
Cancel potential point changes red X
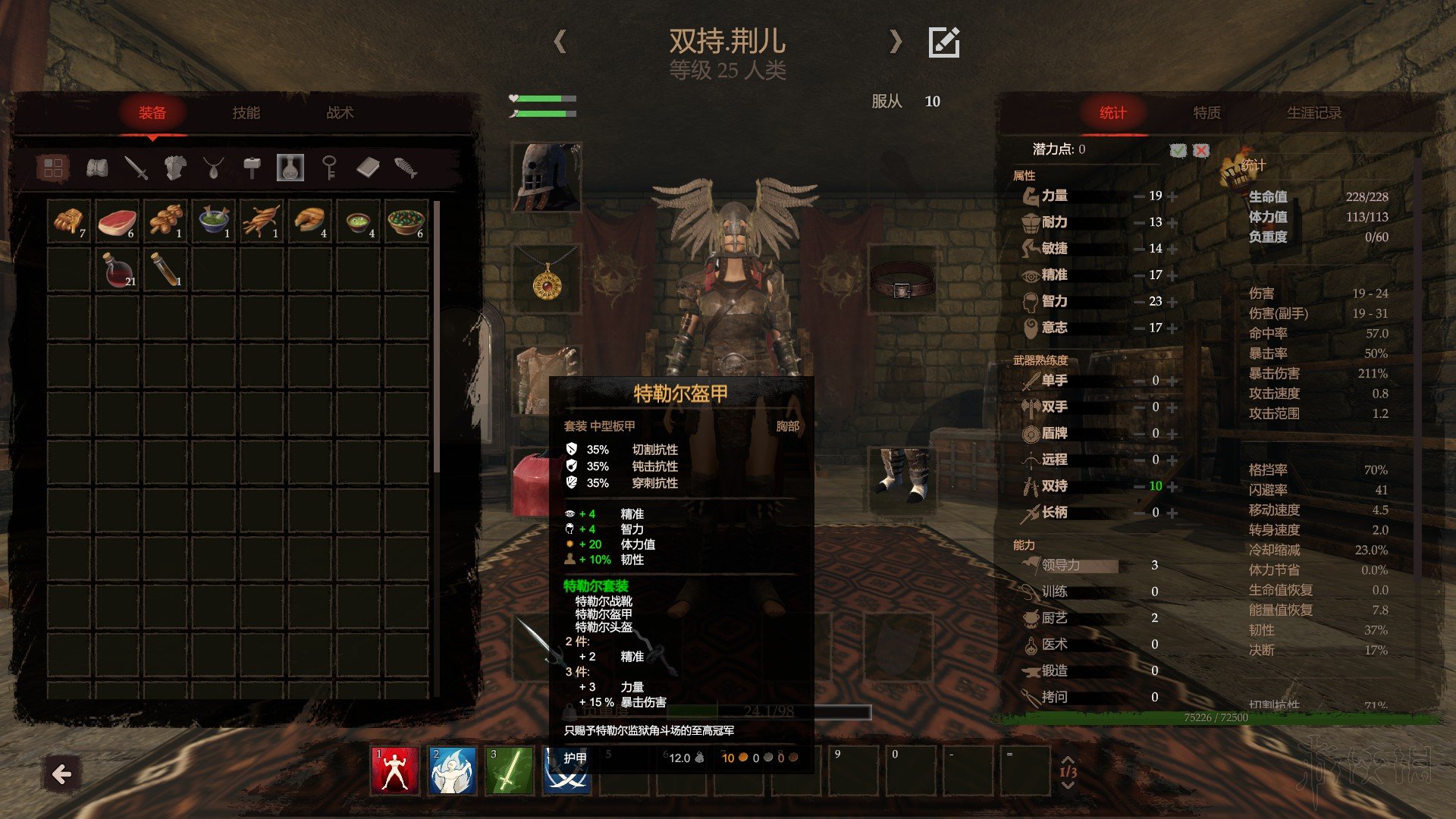coord(1201,150)
